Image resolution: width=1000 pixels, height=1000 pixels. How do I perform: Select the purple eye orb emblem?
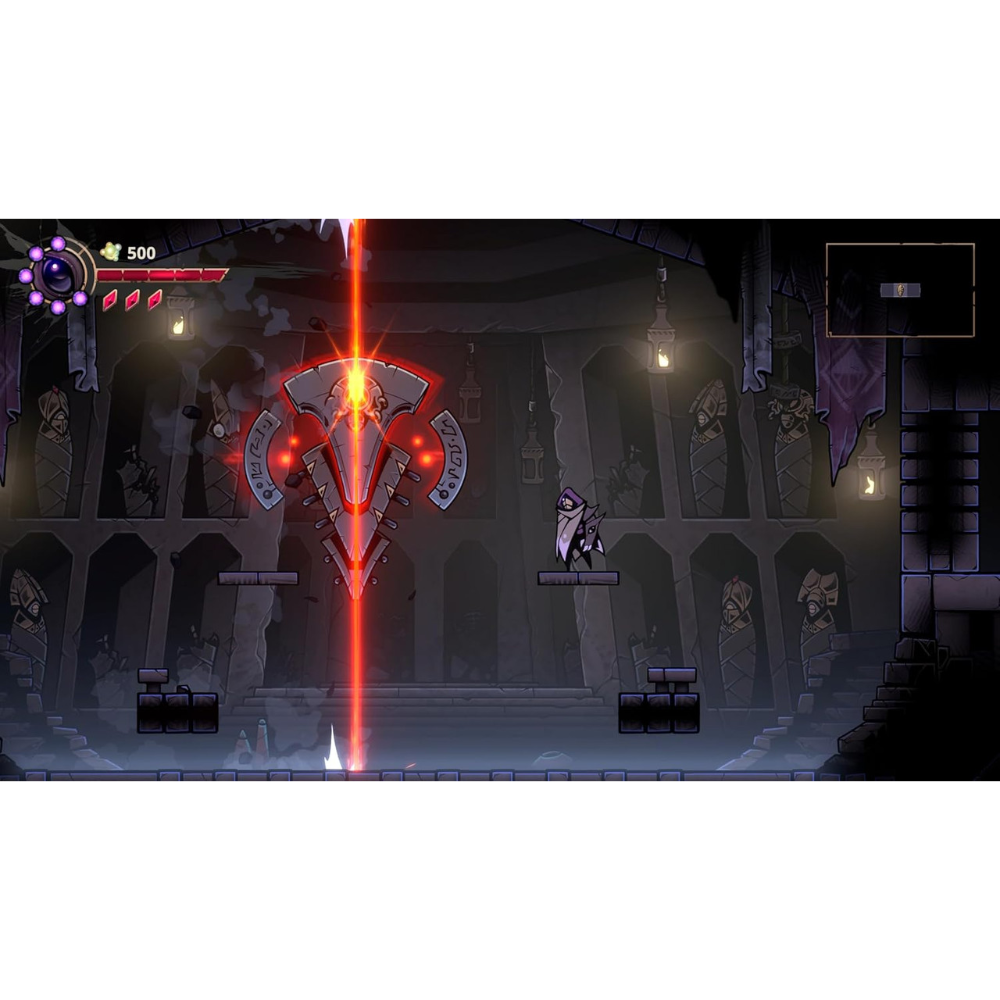click(x=57, y=273)
